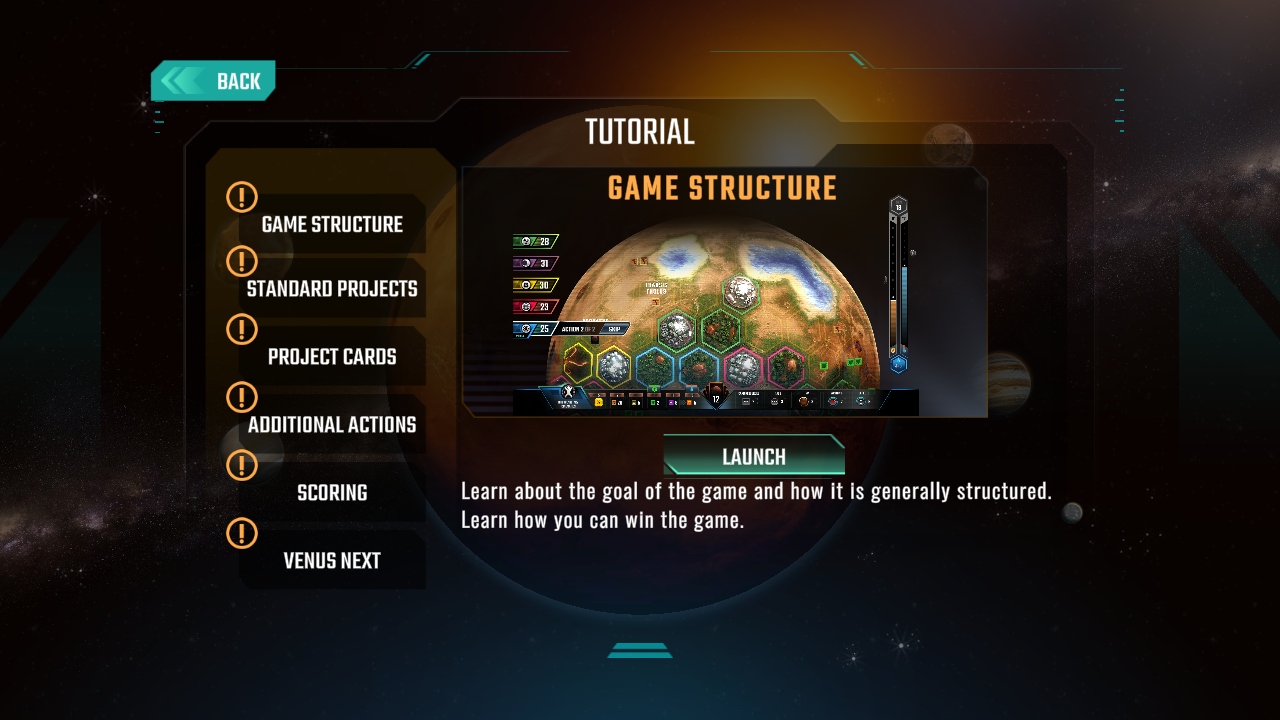Choose the Venus Next tutorial

pos(332,561)
